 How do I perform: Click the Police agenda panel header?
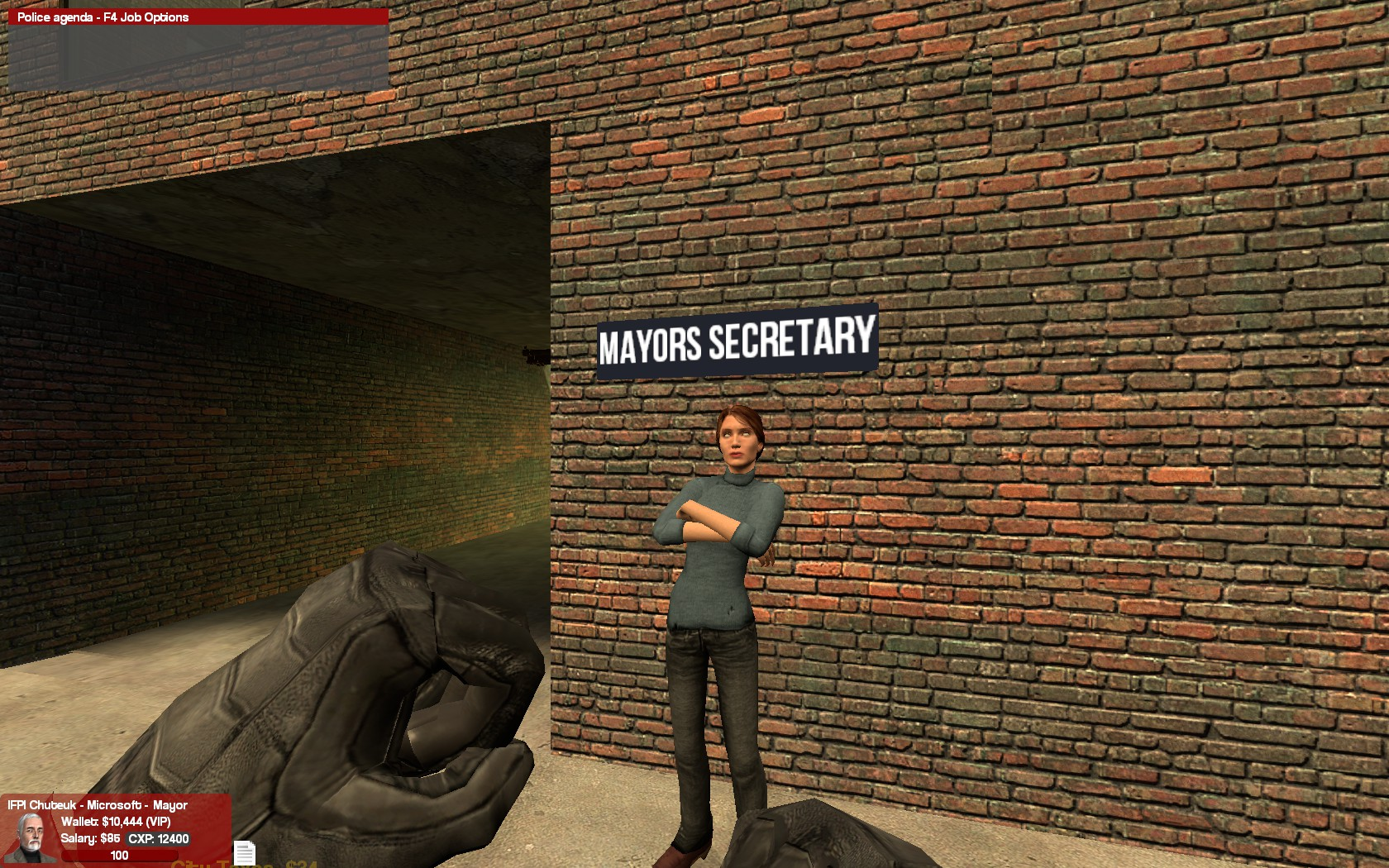tap(198, 17)
